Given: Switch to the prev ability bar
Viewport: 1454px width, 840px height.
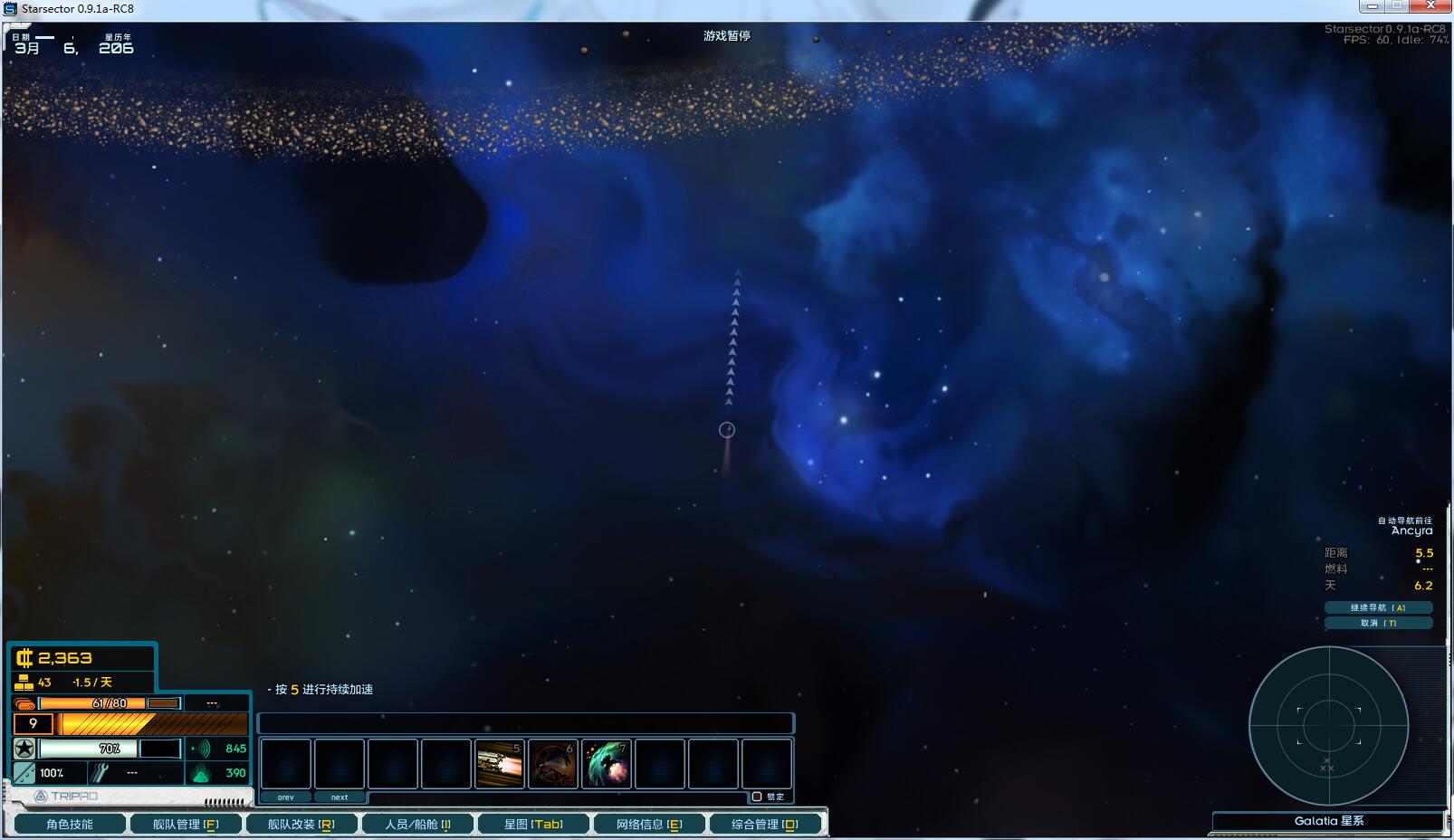Looking at the screenshot, I should (x=286, y=797).
